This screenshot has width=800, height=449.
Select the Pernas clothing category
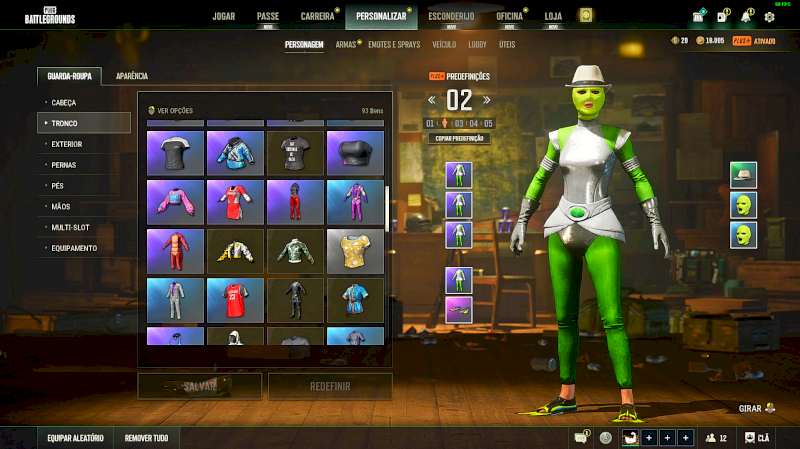(x=63, y=165)
